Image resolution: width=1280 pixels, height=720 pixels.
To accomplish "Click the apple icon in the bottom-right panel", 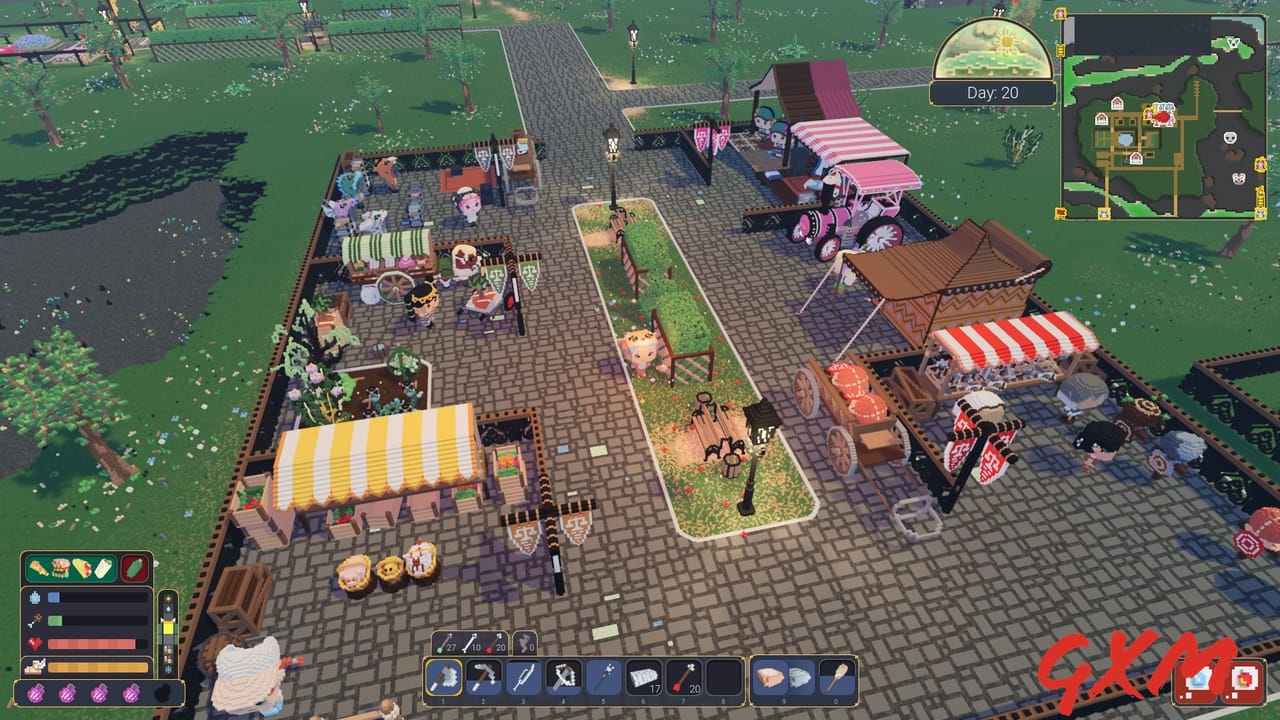I will 1244,678.
